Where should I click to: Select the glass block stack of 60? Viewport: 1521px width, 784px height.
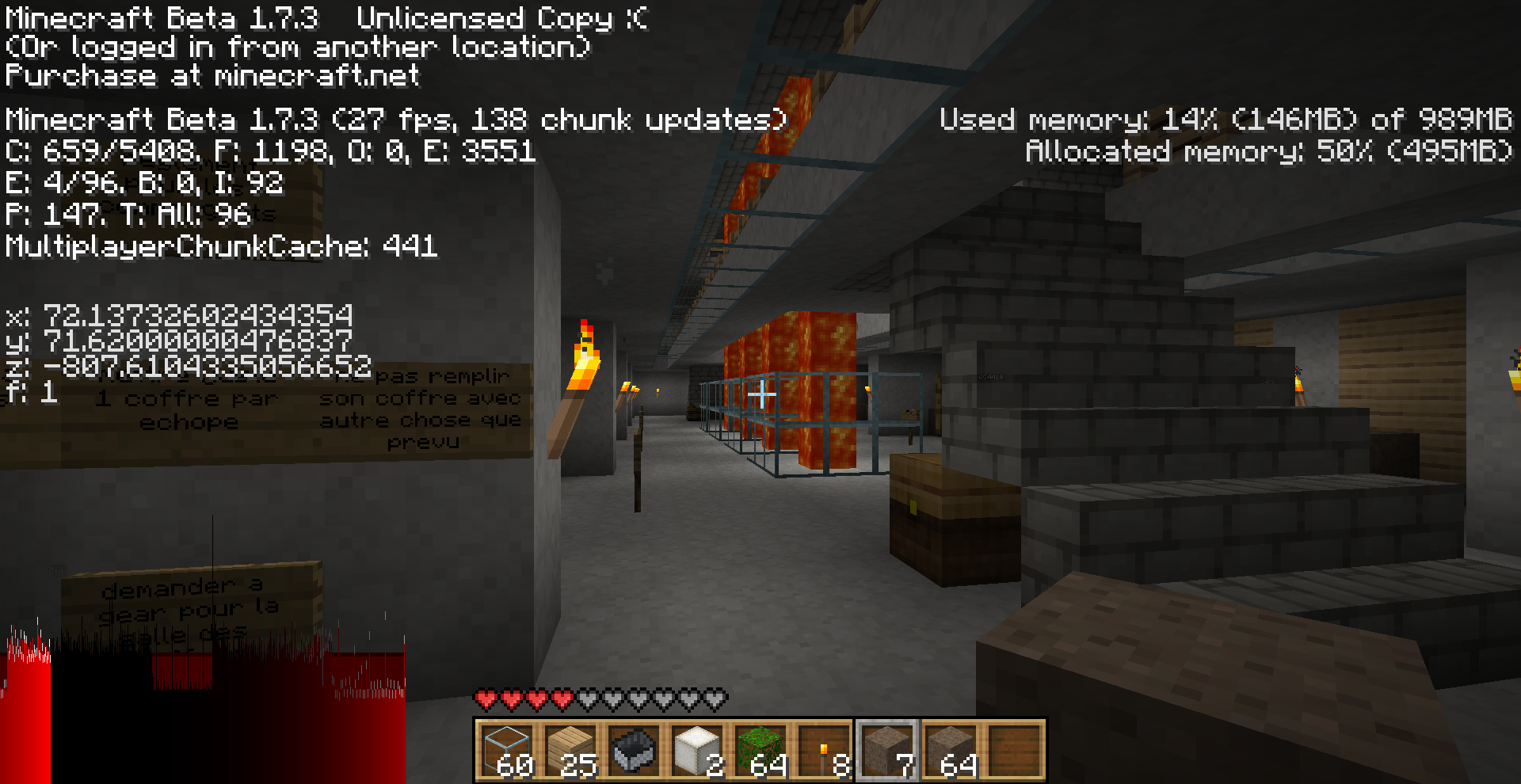point(507,750)
